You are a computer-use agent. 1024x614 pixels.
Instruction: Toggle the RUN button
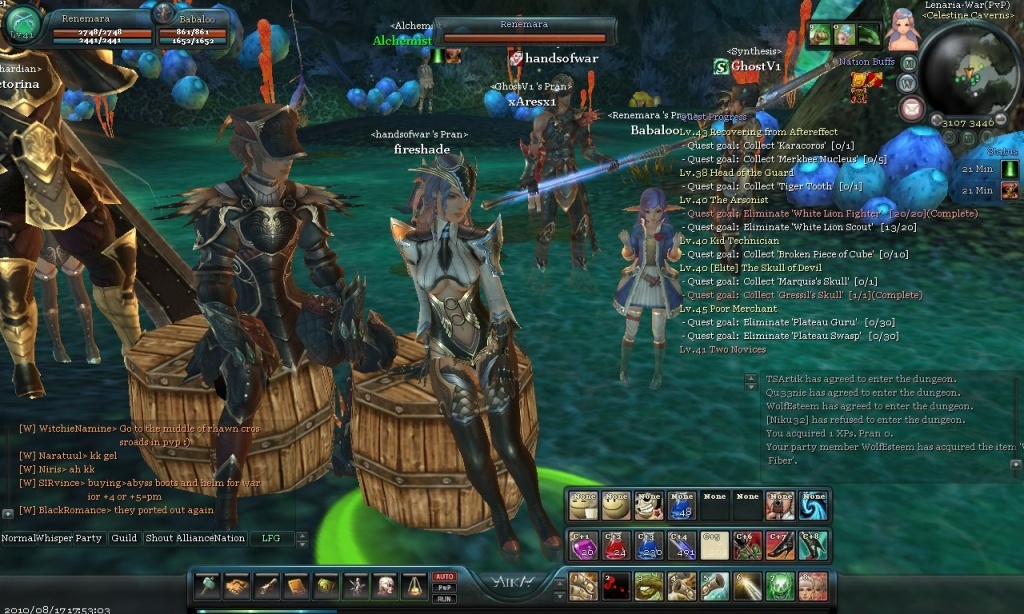[x=444, y=598]
